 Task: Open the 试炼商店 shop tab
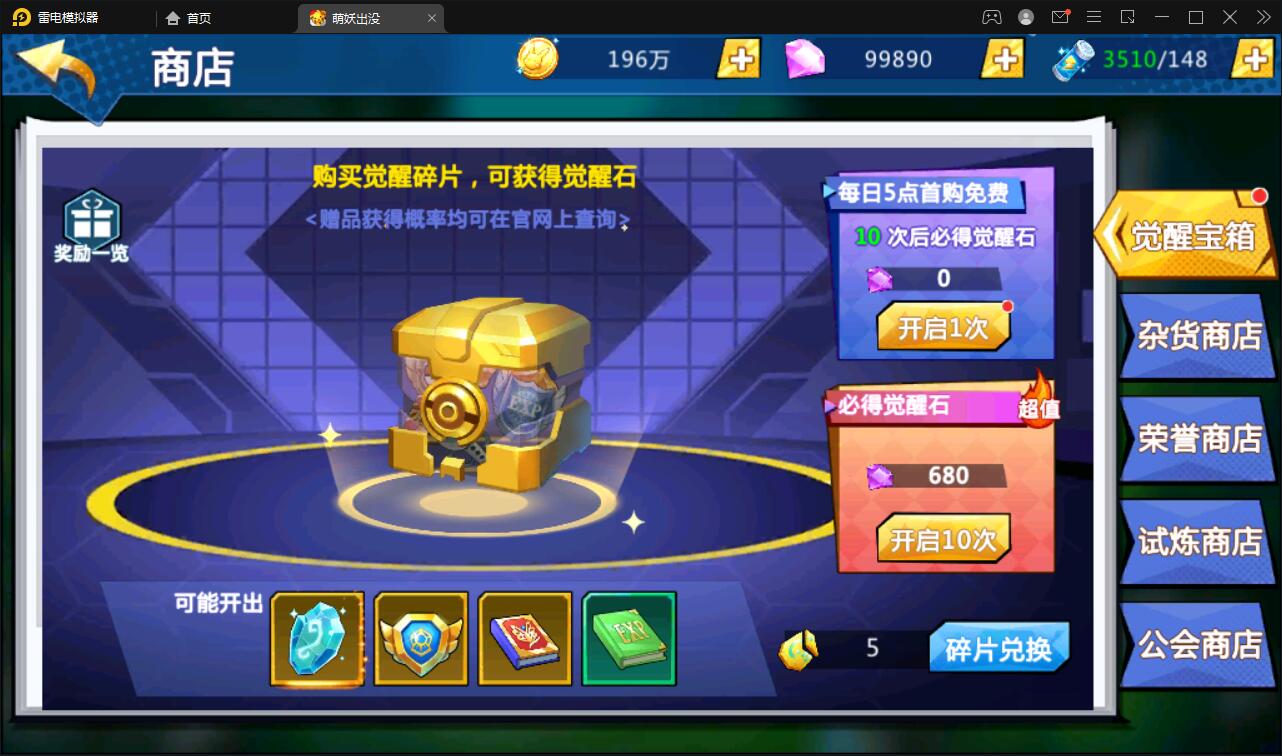coord(1197,541)
